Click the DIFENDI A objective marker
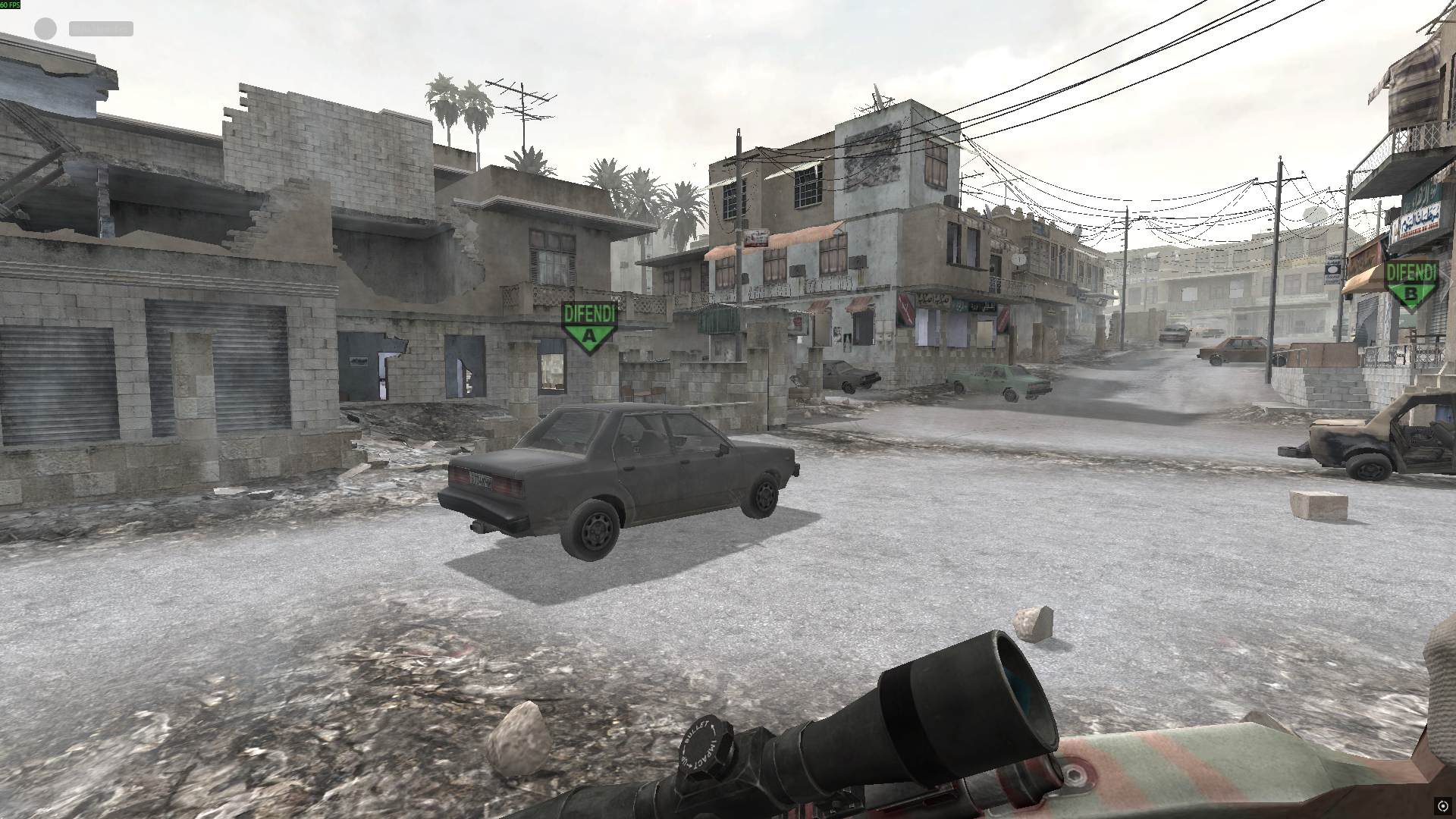Viewport: 1456px width, 819px height. coord(588,322)
